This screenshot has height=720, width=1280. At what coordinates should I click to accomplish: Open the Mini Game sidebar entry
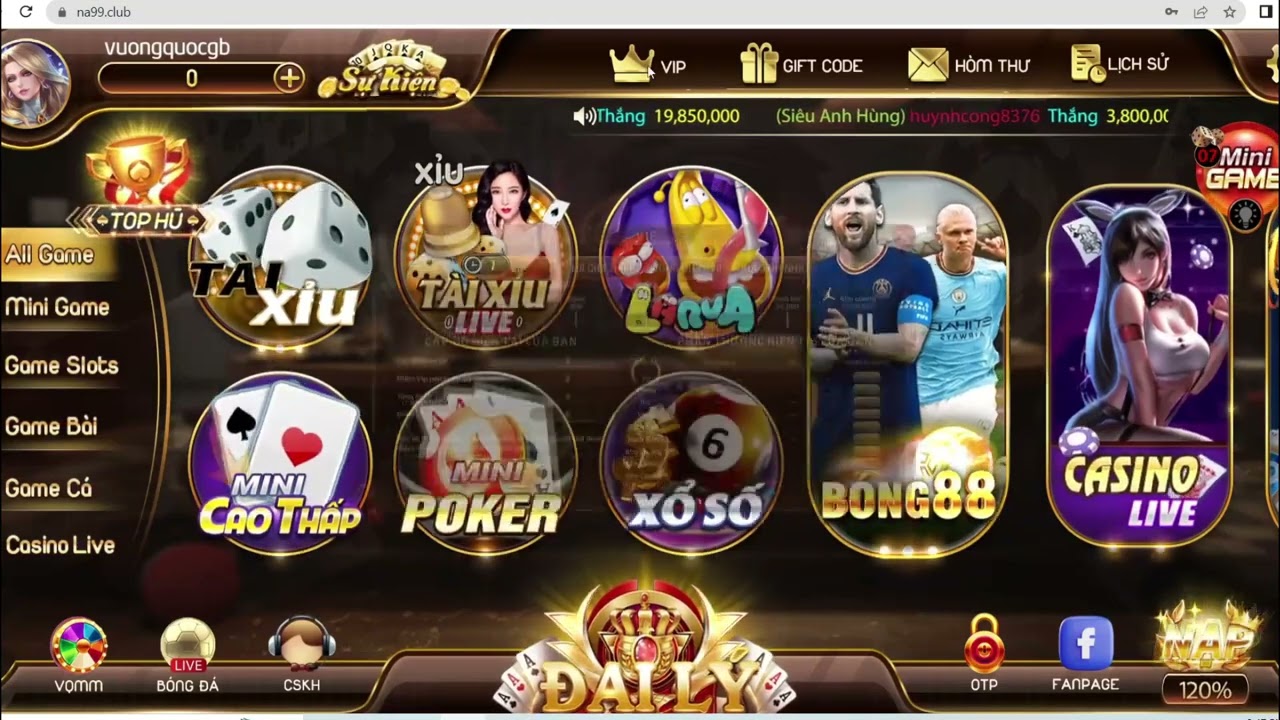click(56, 307)
